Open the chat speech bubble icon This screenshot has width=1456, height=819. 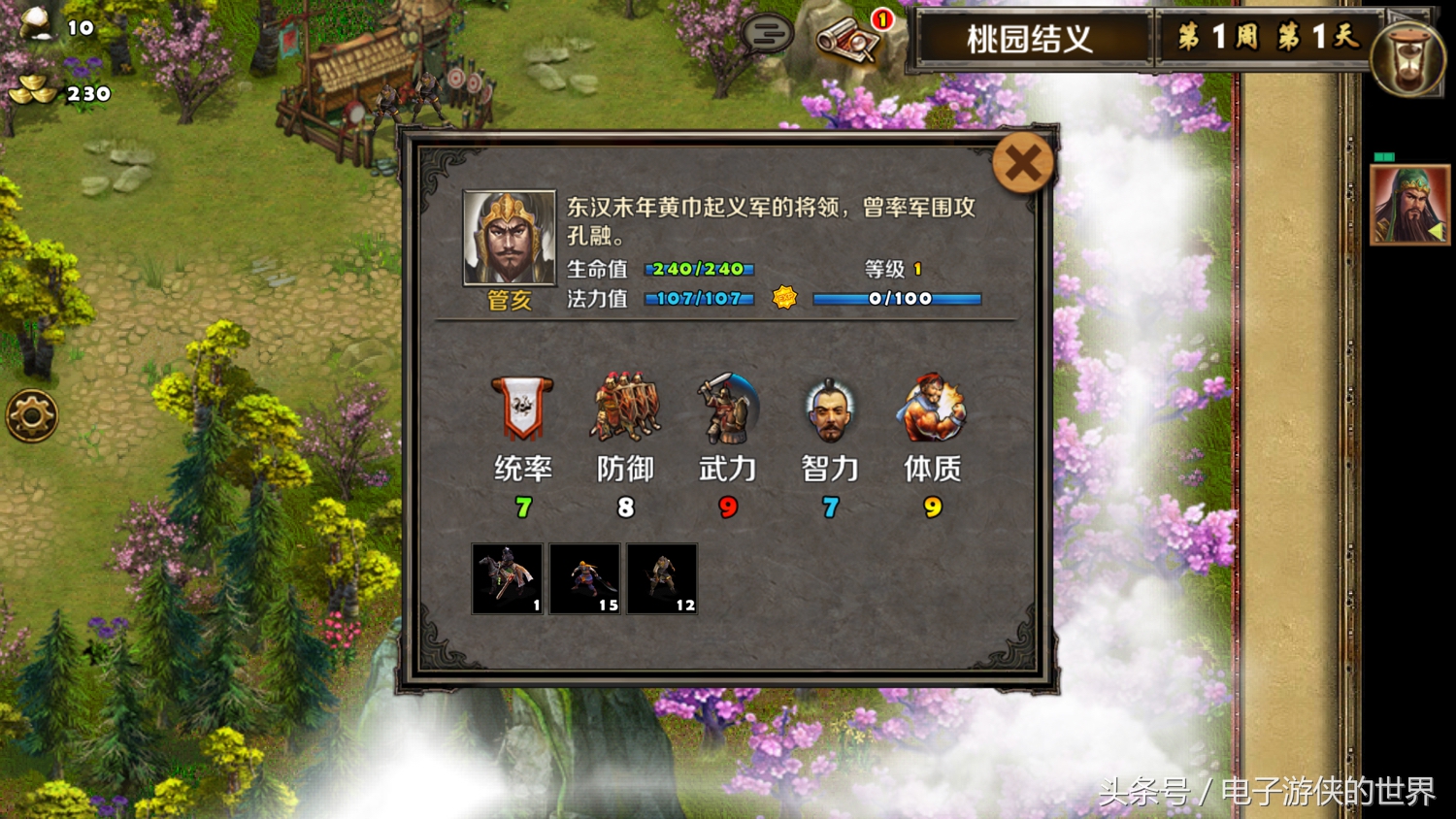(x=767, y=33)
